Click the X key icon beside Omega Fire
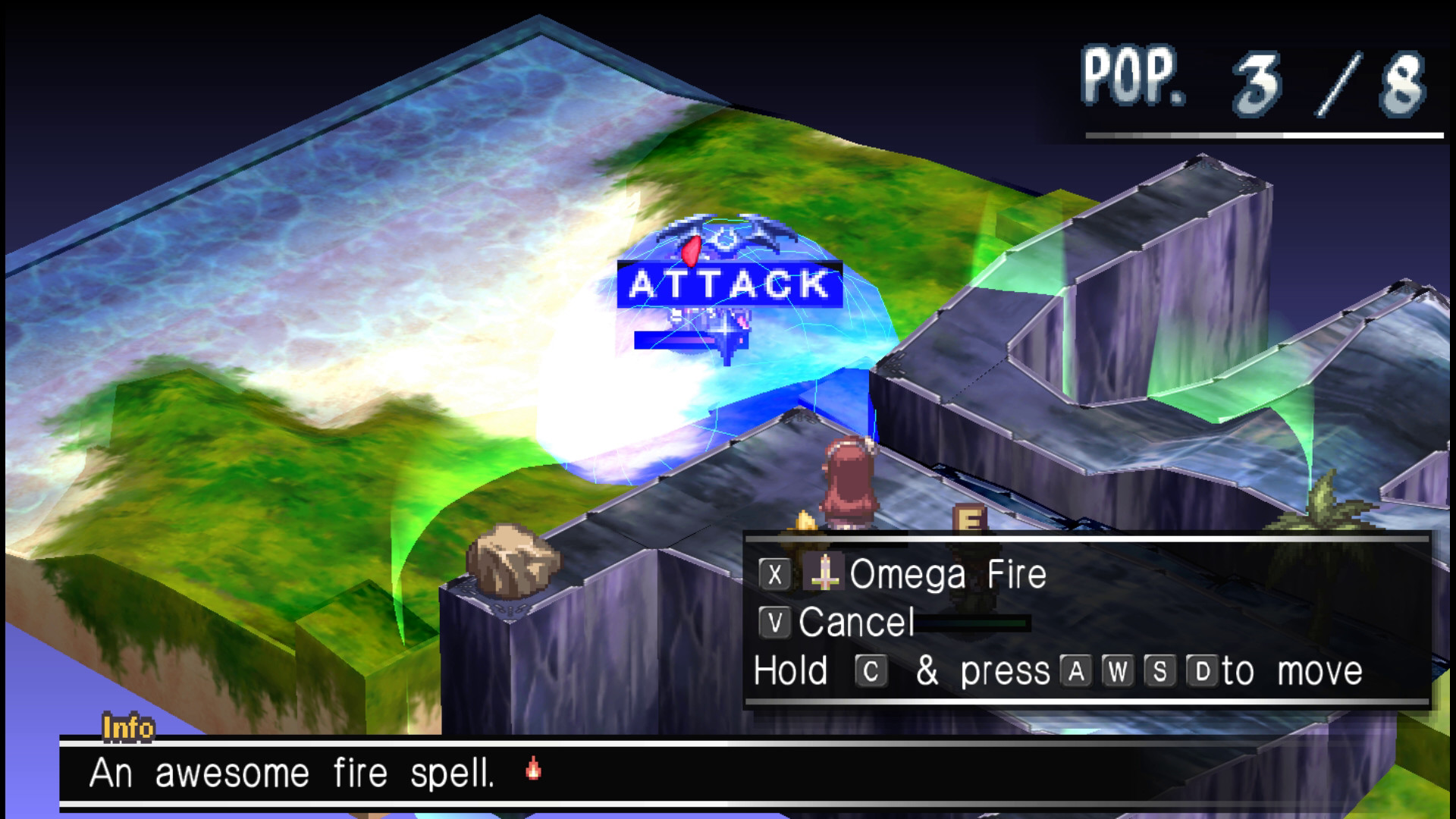Viewport: 1456px width, 819px height. pyautogui.click(x=775, y=575)
